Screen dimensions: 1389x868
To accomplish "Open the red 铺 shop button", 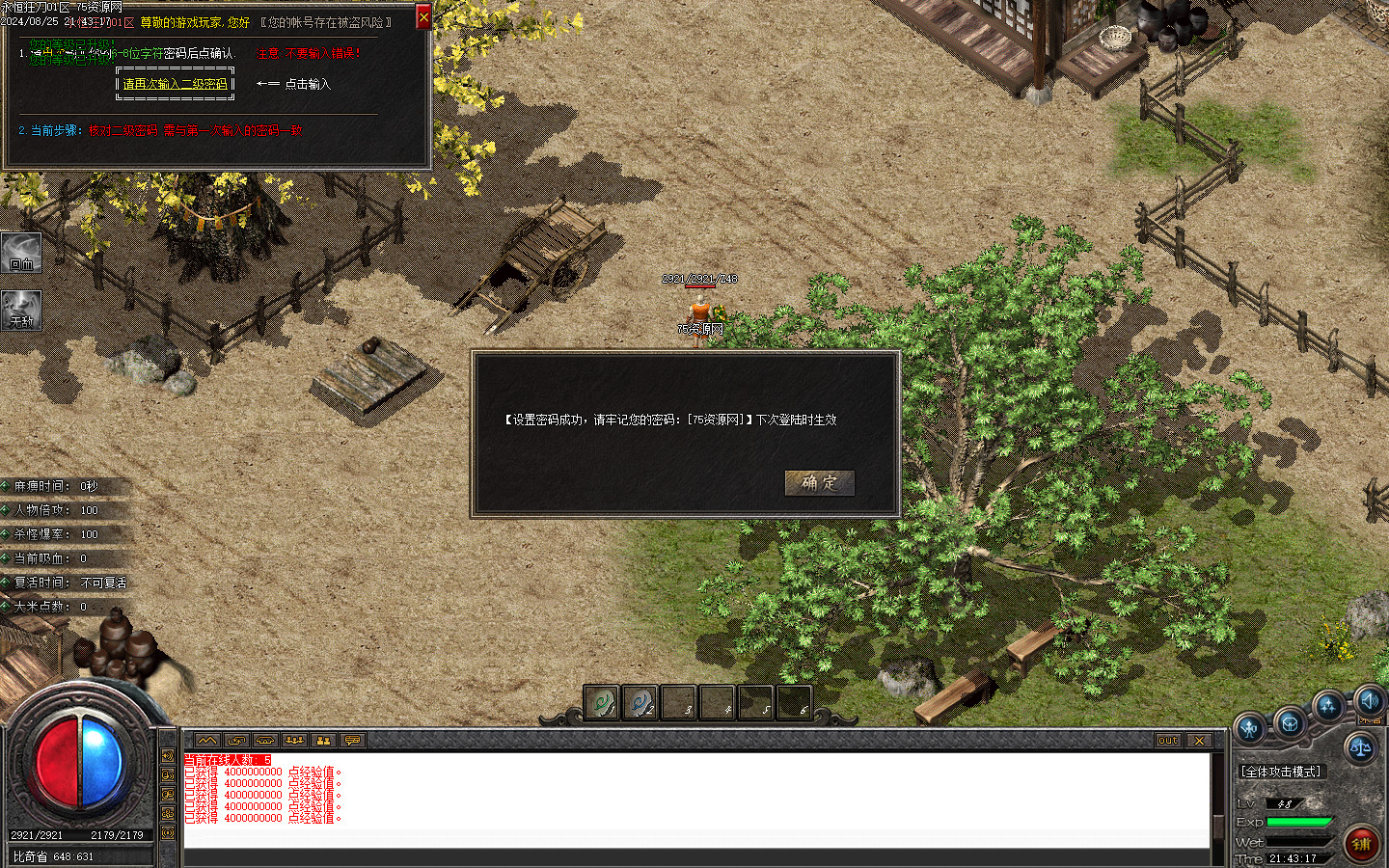I will (x=1361, y=844).
